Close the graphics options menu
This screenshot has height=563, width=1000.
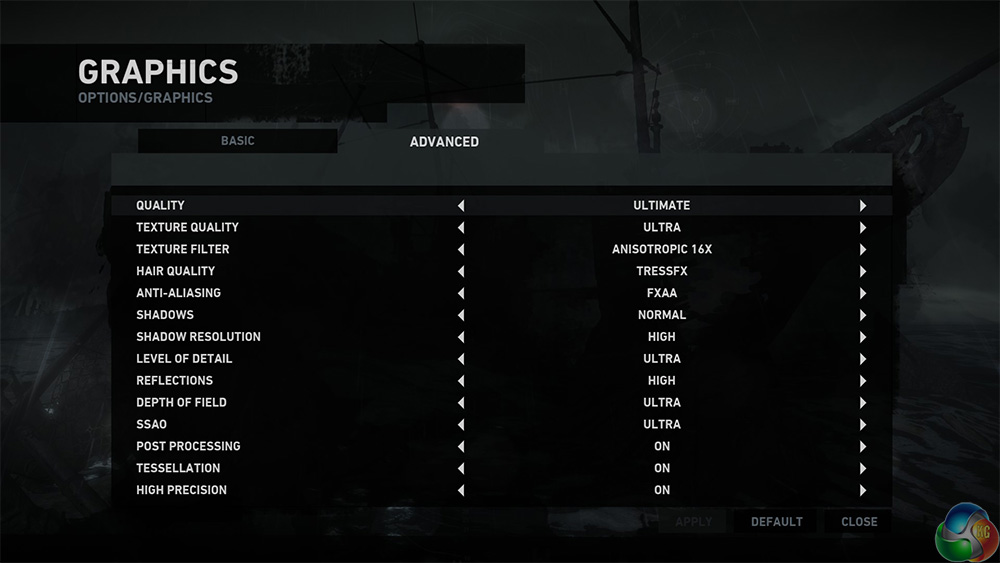pos(859,522)
